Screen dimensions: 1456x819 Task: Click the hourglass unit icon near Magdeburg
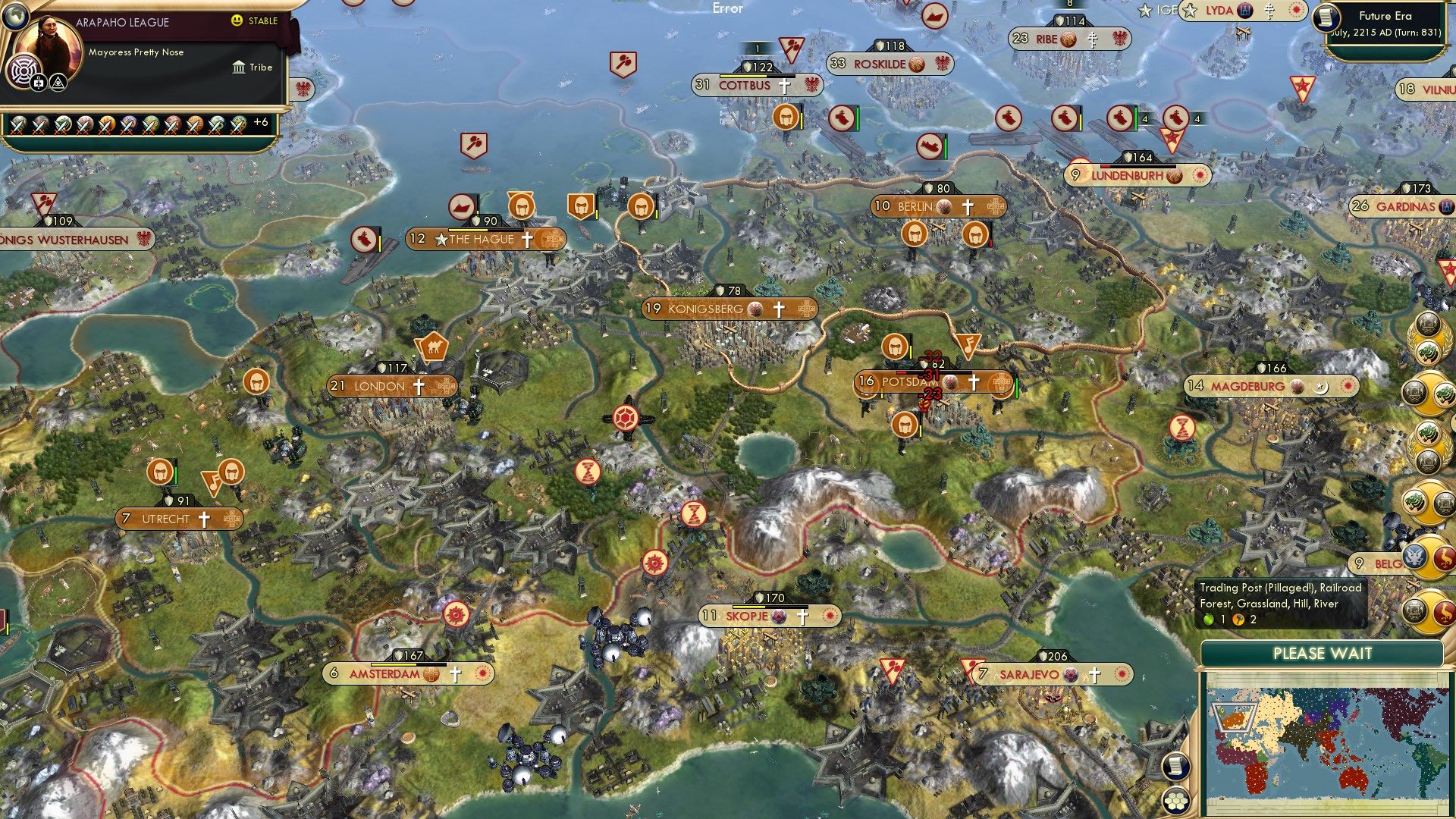1181,428
